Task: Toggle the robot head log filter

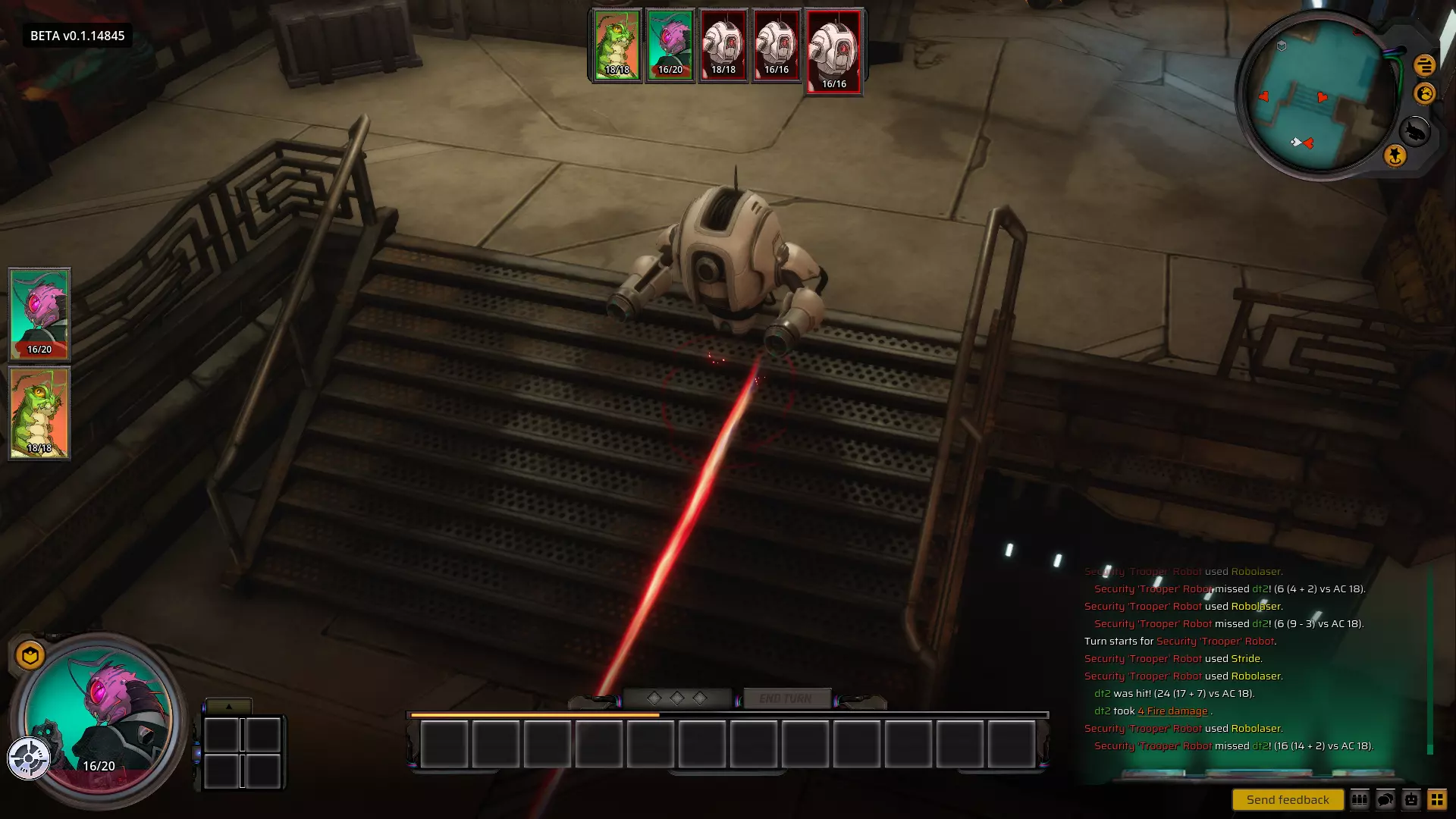Action: coord(1411,799)
